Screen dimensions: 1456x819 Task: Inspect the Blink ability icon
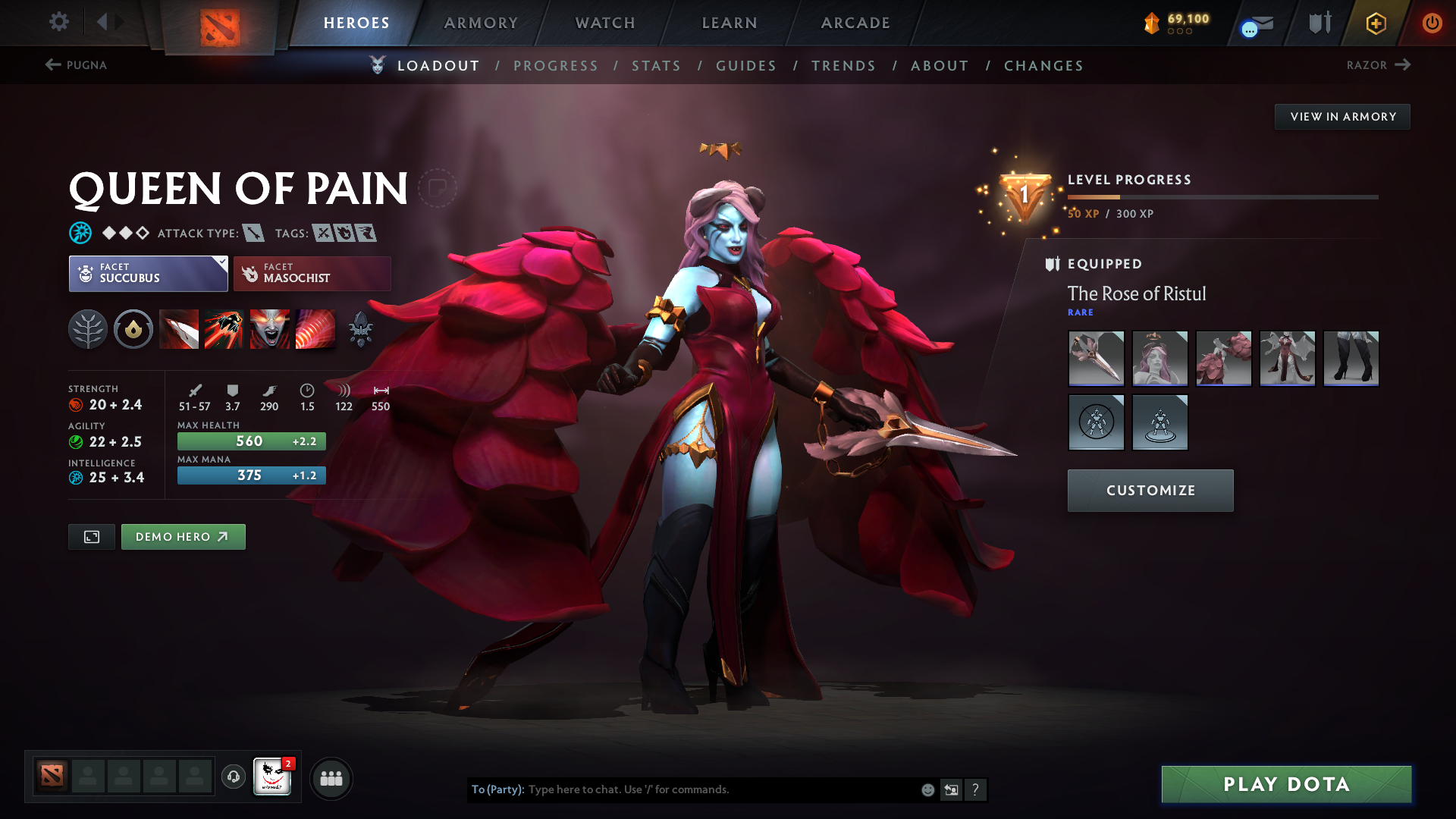pyautogui.click(x=224, y=328)
